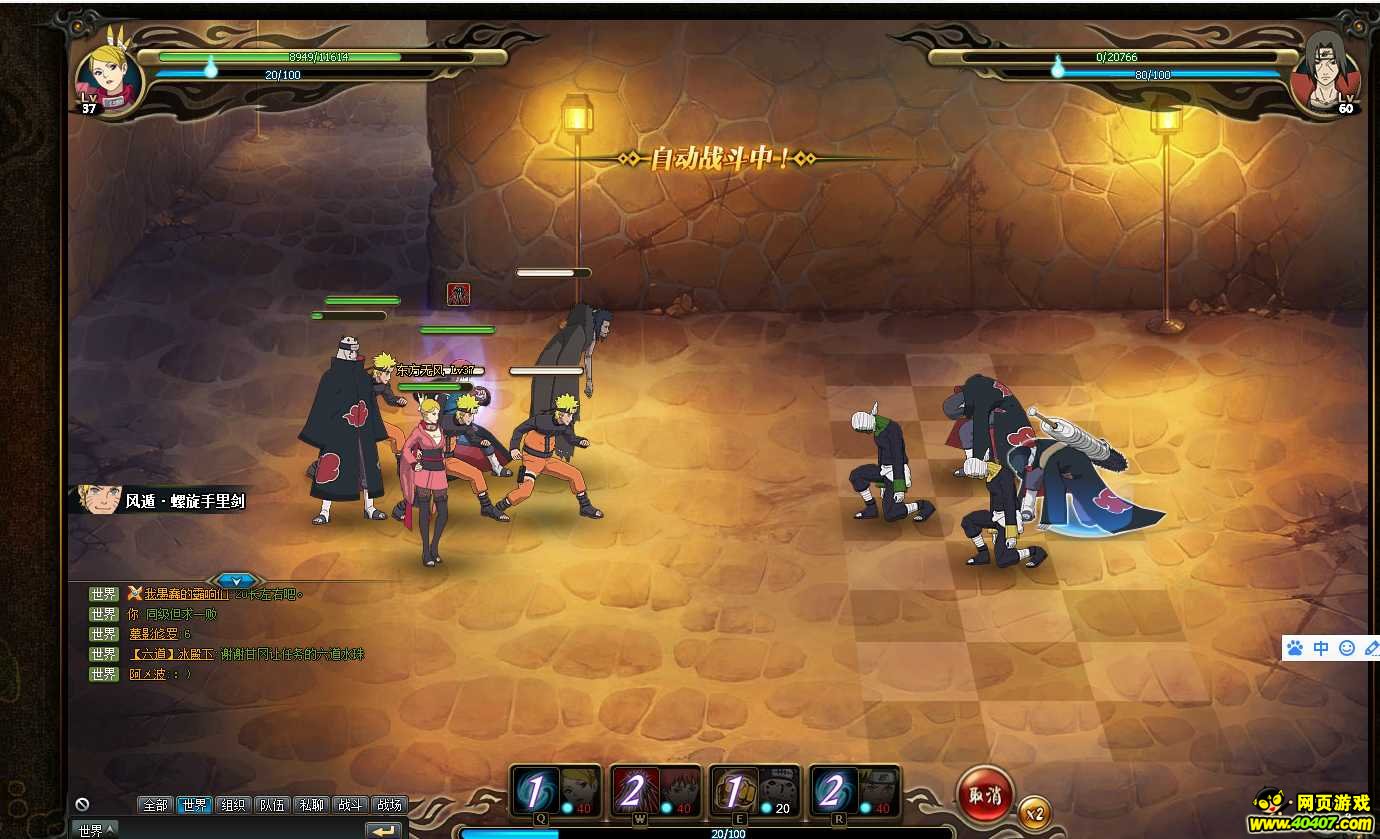Viewport: 1380px width, 839px height.
Task: Toggle the x2 battle speed button
Action: tap(1035, 814)
